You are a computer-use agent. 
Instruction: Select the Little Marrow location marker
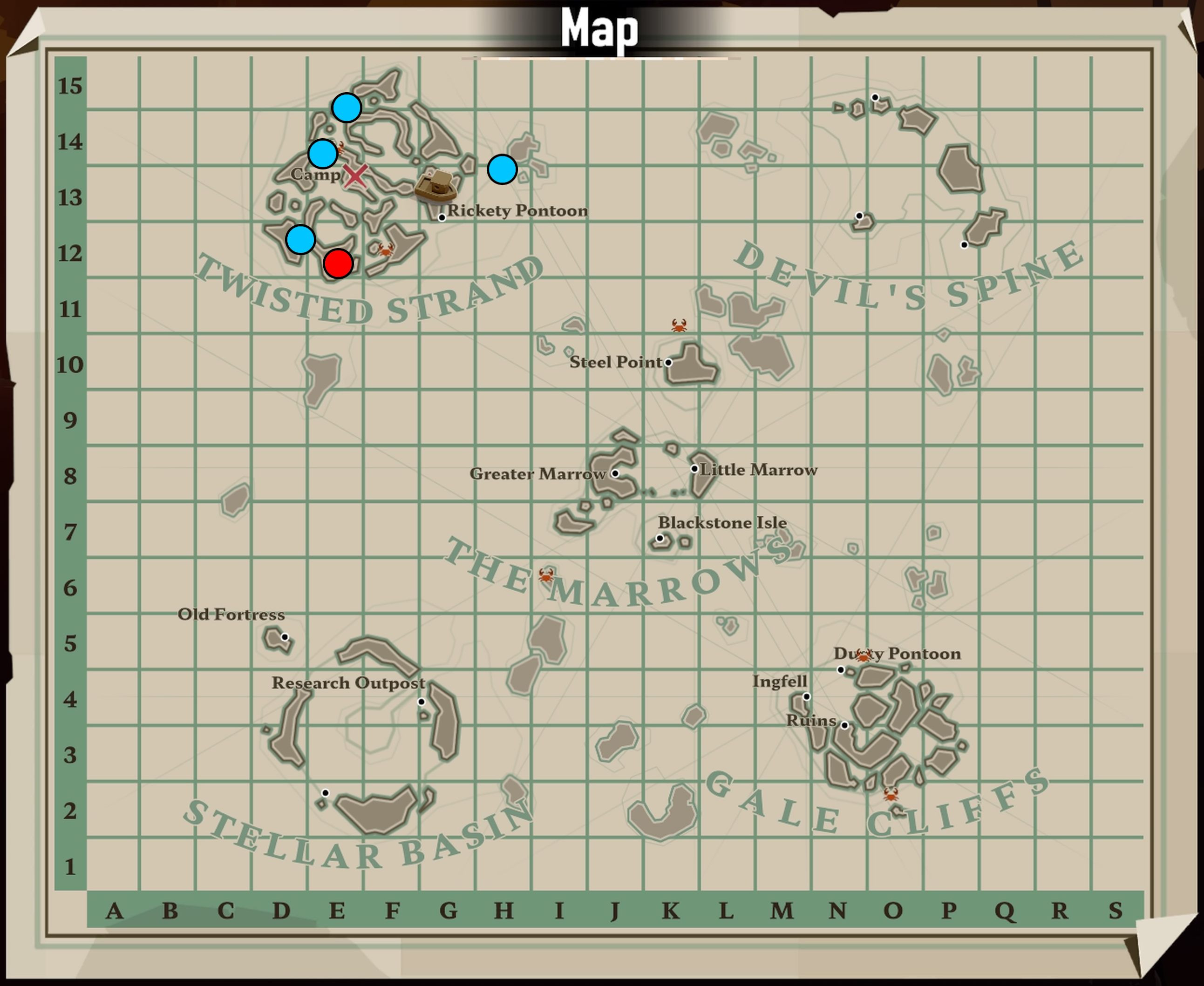(694, 469)
